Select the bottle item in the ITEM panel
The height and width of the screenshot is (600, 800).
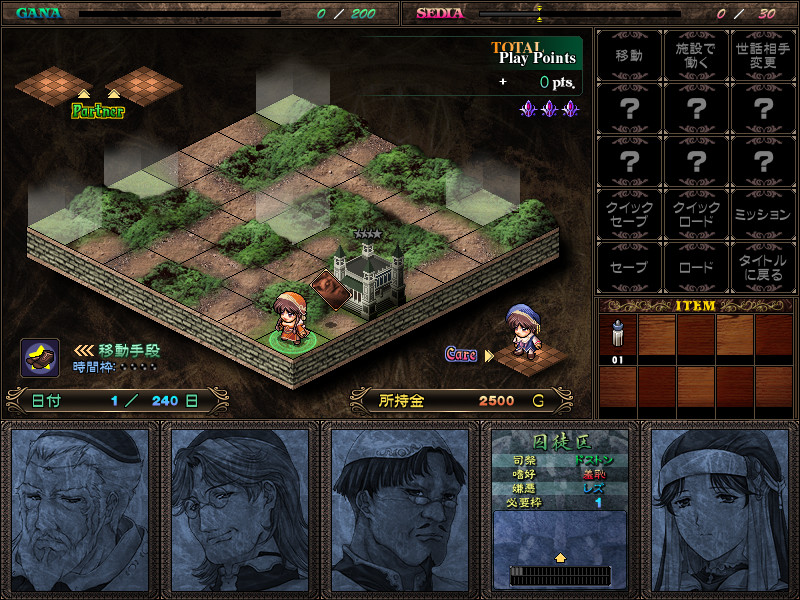point(618,340)
